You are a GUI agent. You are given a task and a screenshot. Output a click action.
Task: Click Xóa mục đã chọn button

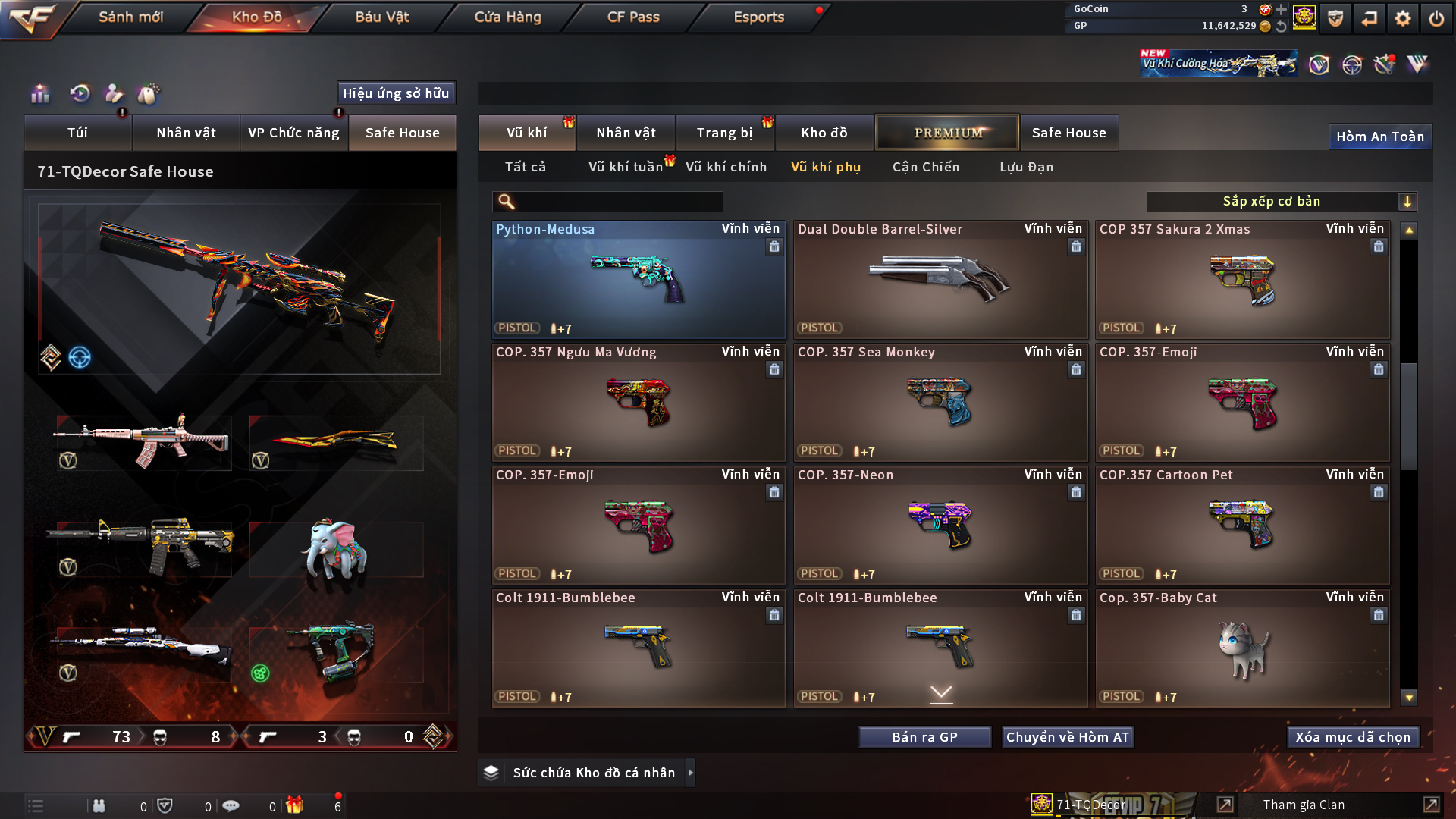click(1352, 737)
